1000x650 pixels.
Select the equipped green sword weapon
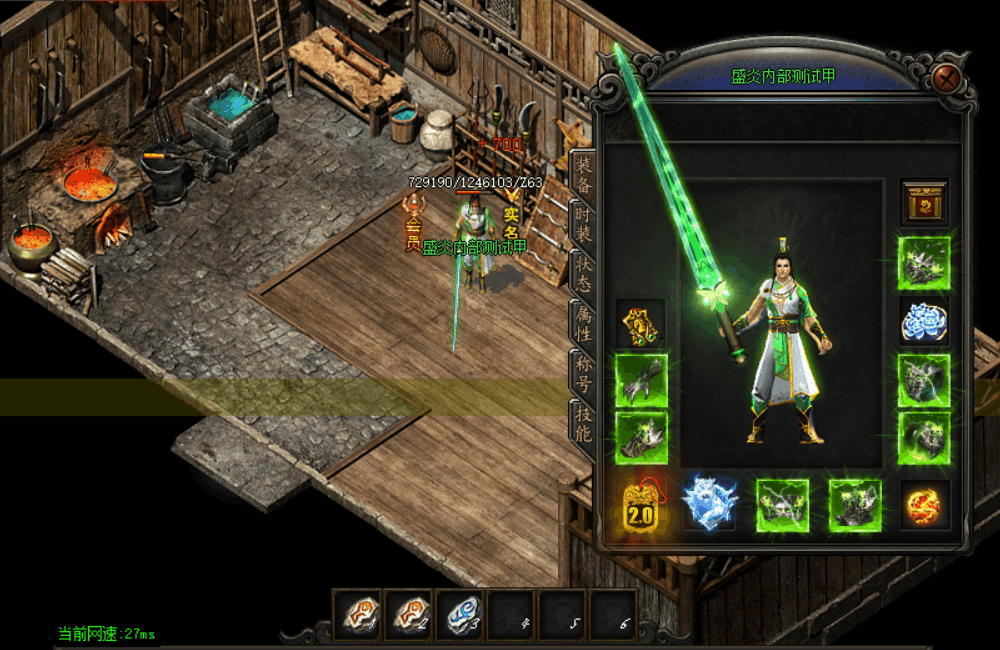(x=680, y=200)
